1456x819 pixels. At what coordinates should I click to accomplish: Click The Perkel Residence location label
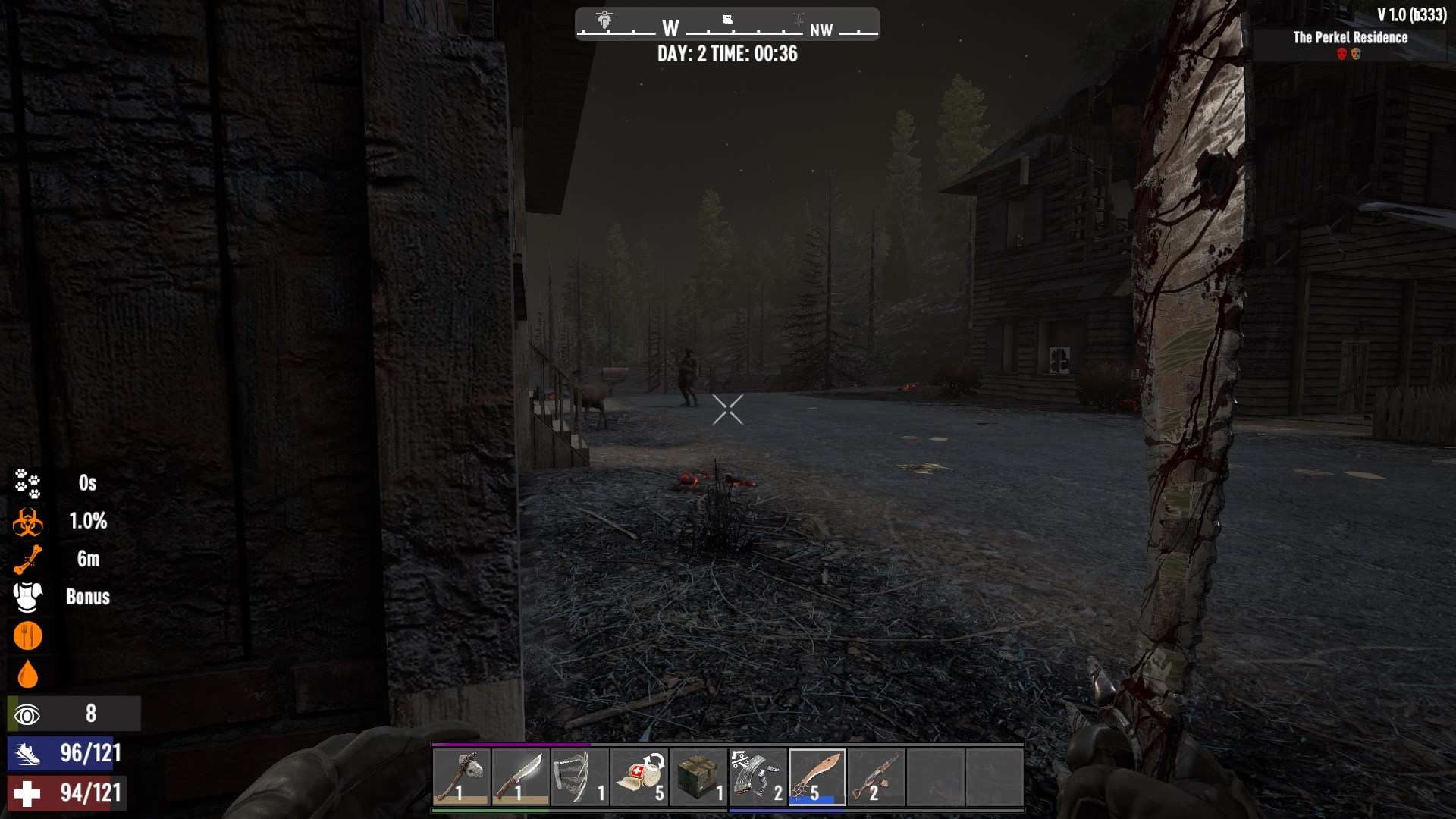[x=1350, y=38]
